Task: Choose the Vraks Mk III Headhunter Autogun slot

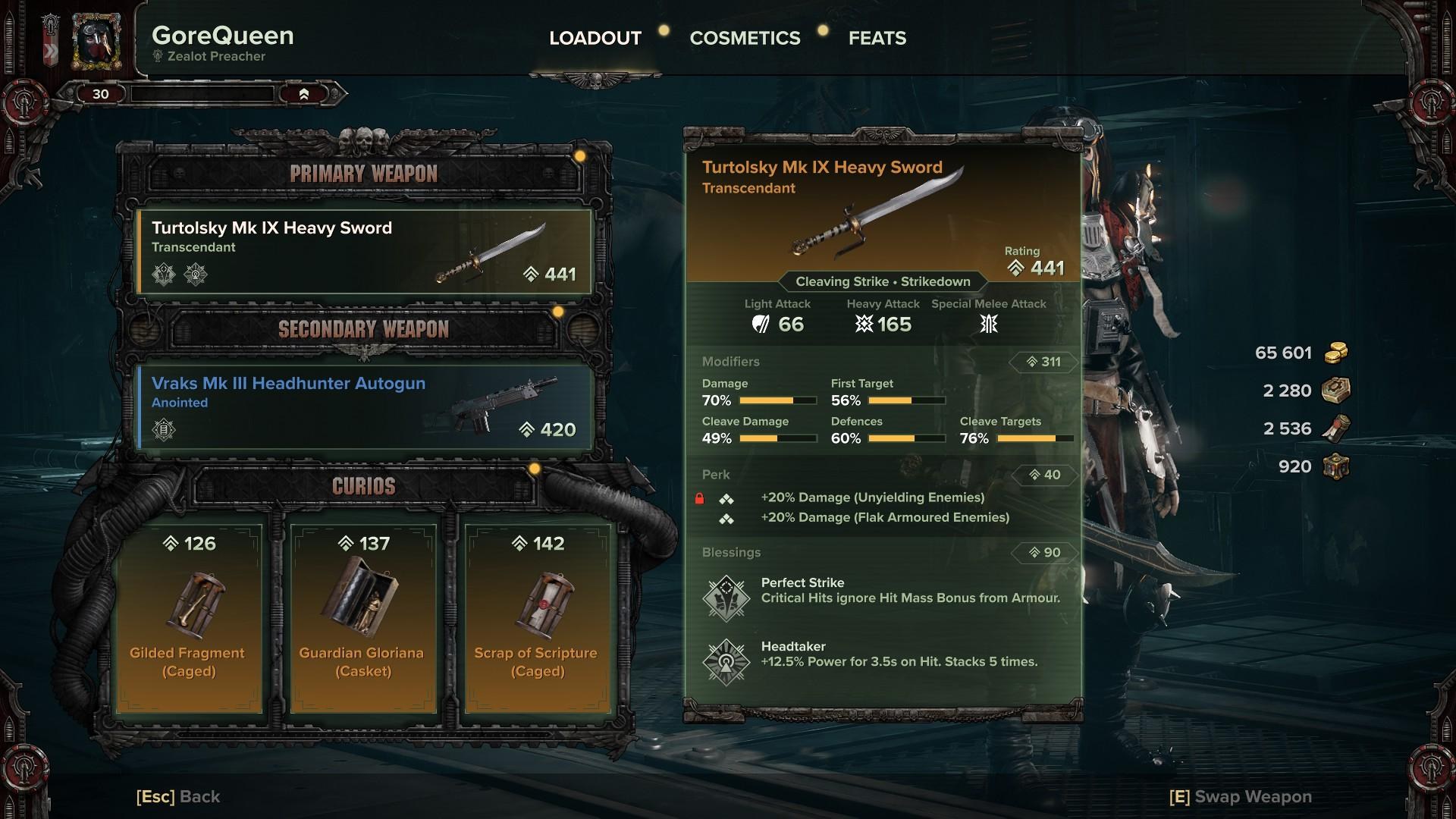Action: (364, 407)
